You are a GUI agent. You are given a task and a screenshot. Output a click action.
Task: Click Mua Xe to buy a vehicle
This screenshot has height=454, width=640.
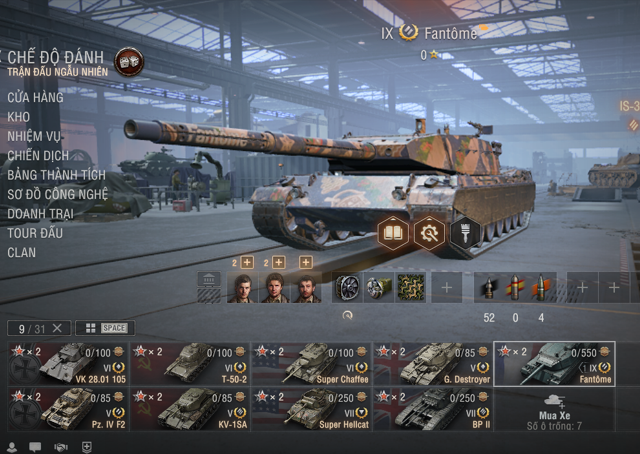click(553, 408)
